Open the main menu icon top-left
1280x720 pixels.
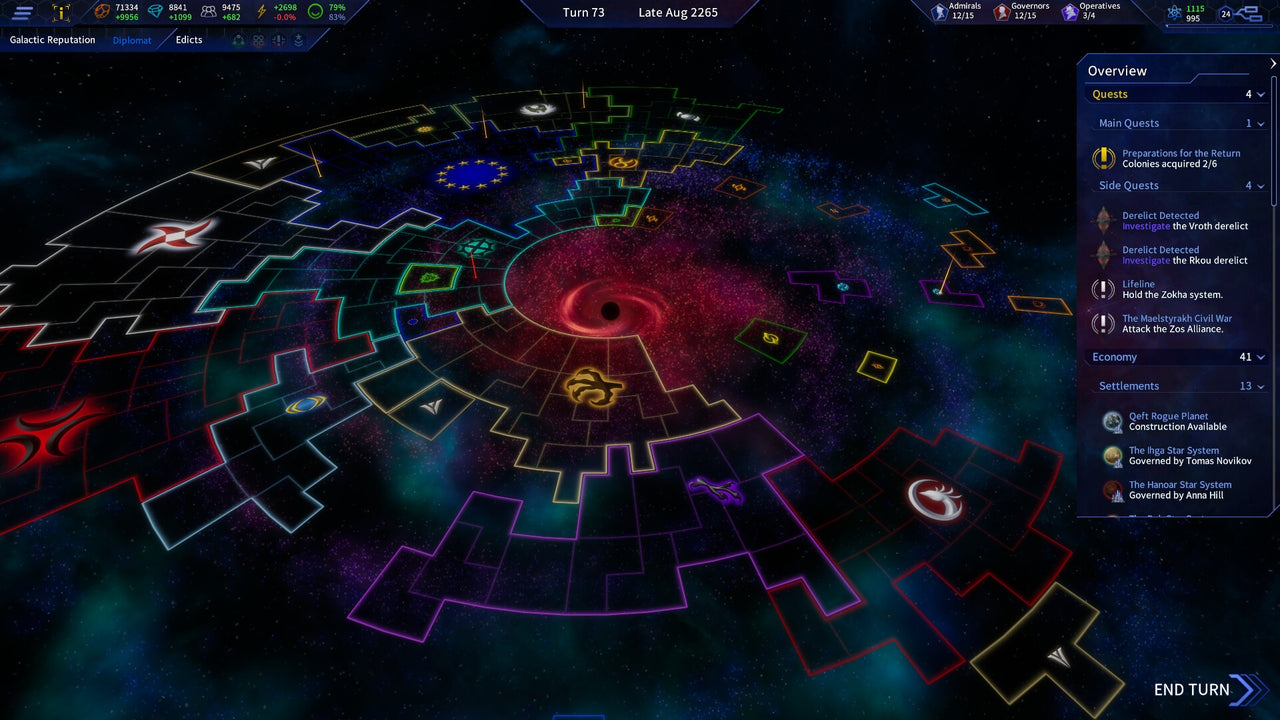22,11
